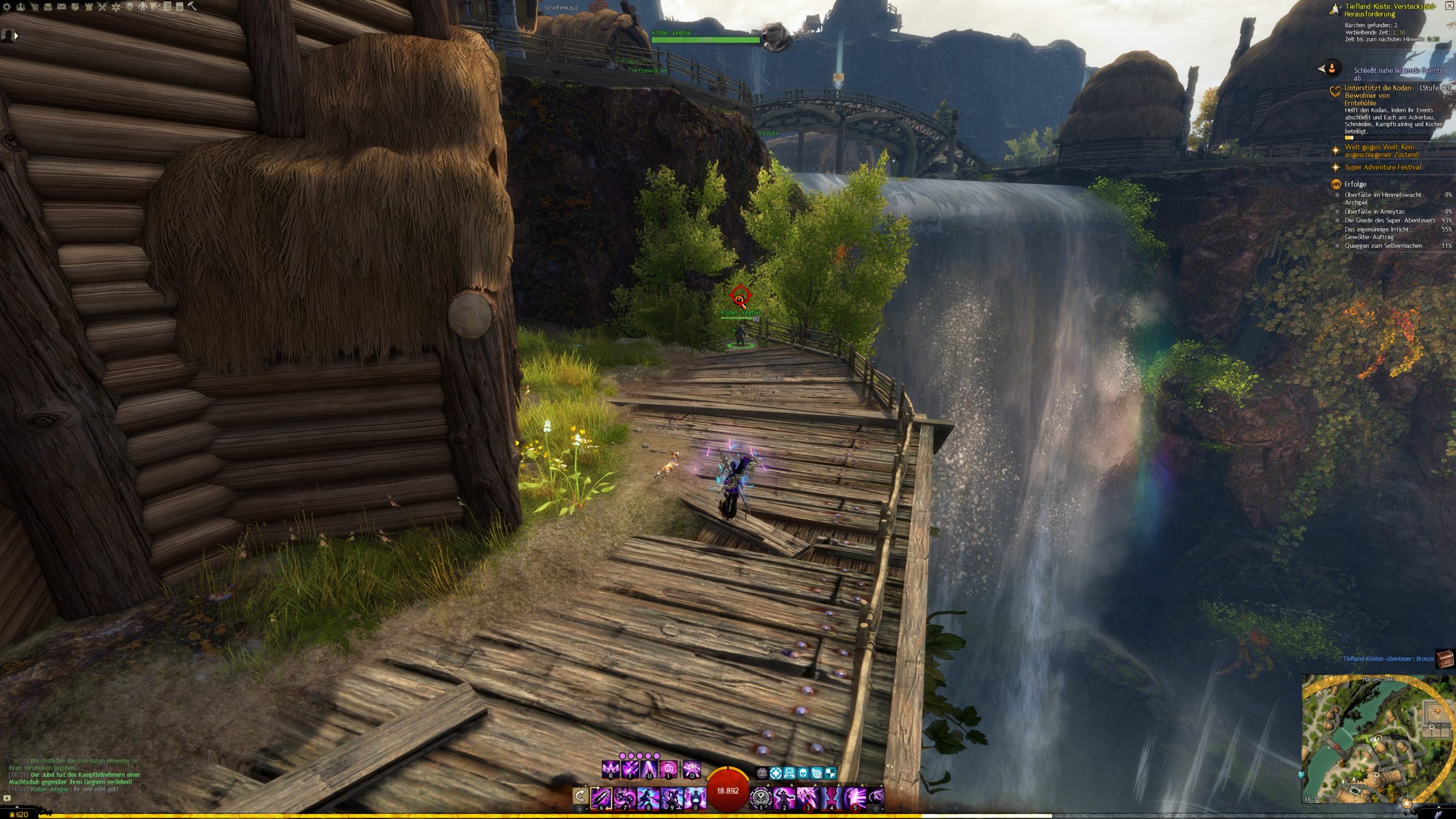
Task: Expand the party portrait arrow
Action: pos(16,36)
